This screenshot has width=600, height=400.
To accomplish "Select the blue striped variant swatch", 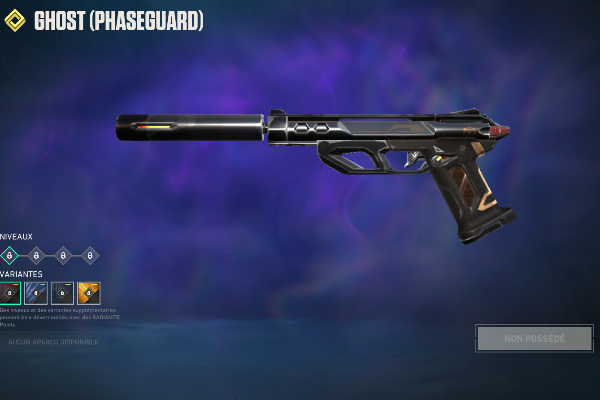I will pos(36,293).
